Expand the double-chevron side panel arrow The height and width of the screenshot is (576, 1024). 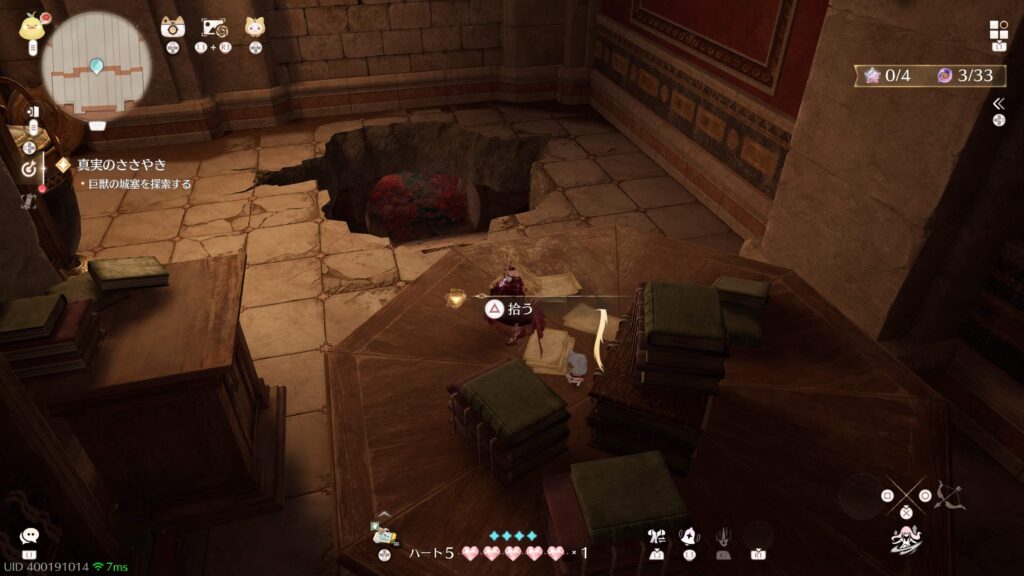998,104
